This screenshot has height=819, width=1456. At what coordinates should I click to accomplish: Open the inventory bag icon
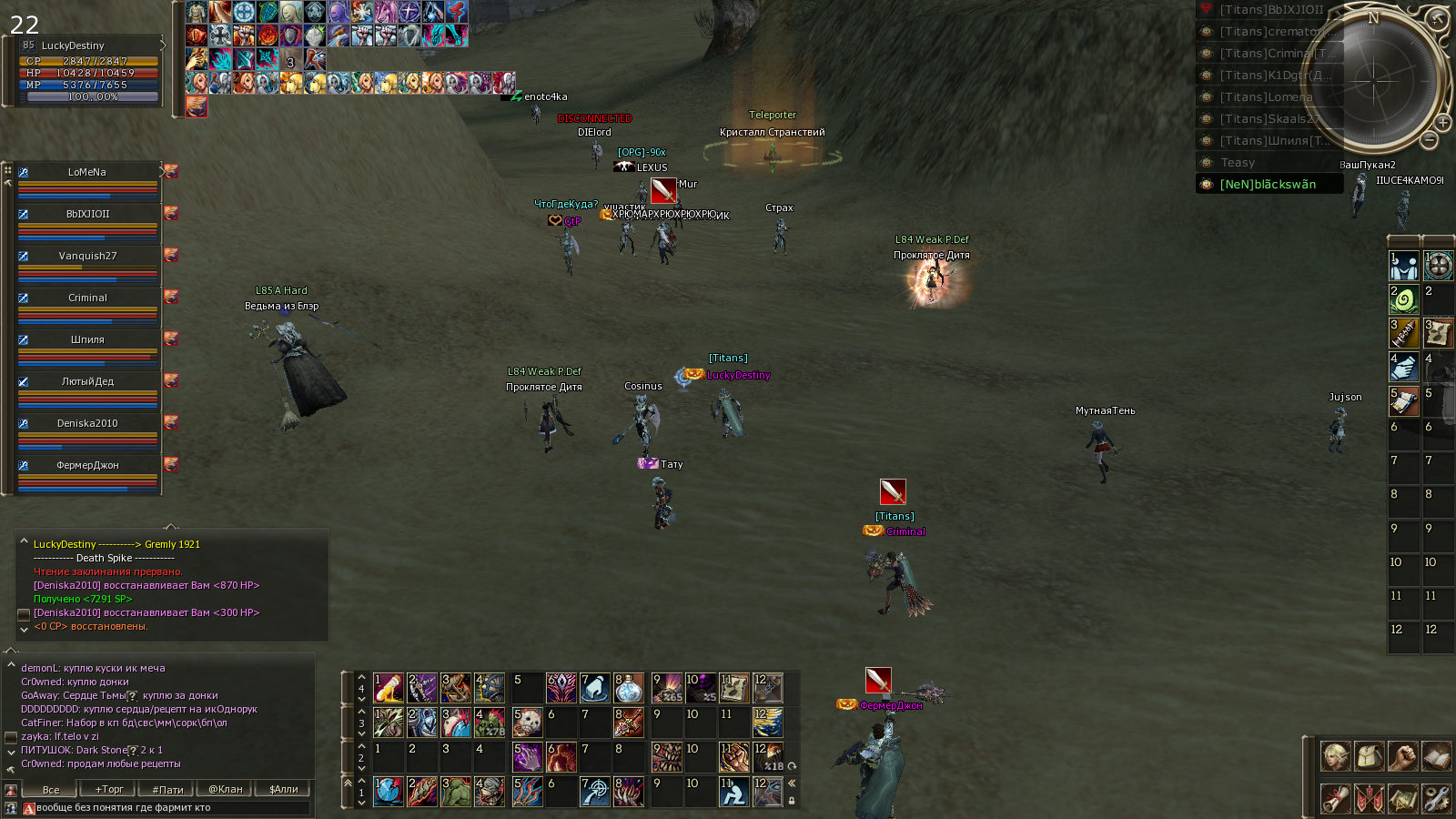1369,755
